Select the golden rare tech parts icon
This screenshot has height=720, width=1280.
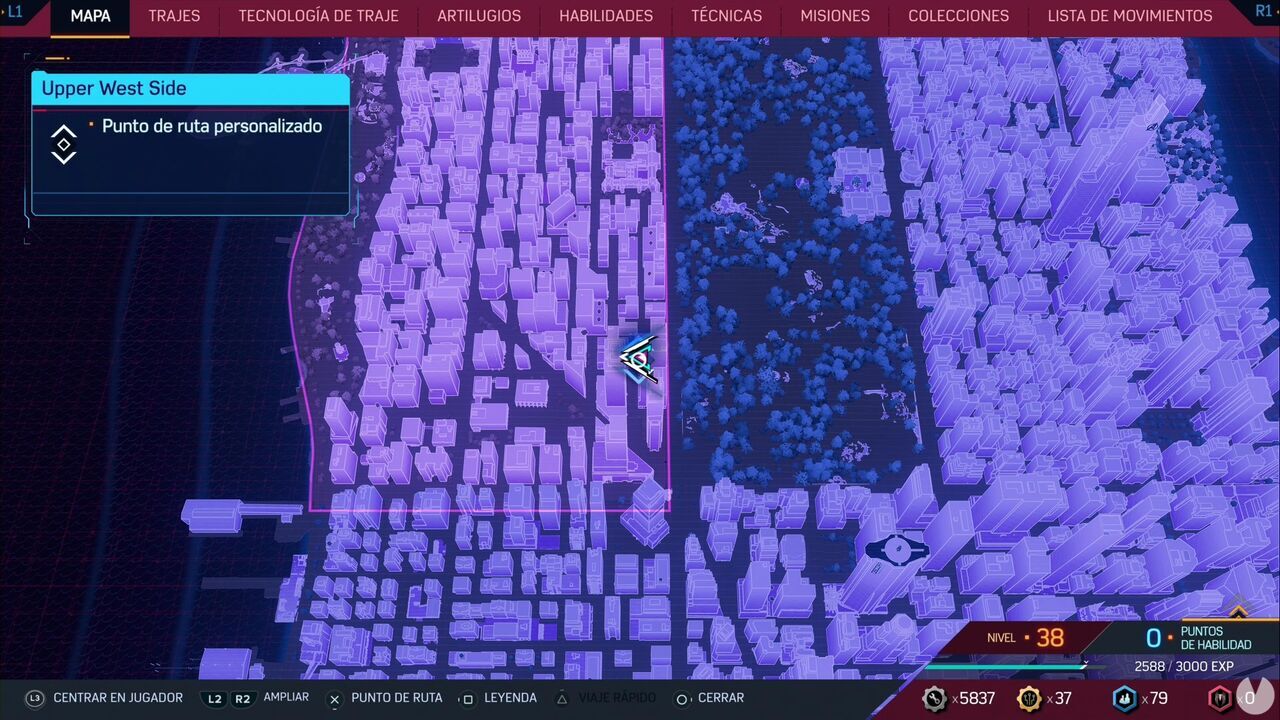click(x=1028, y=698)
